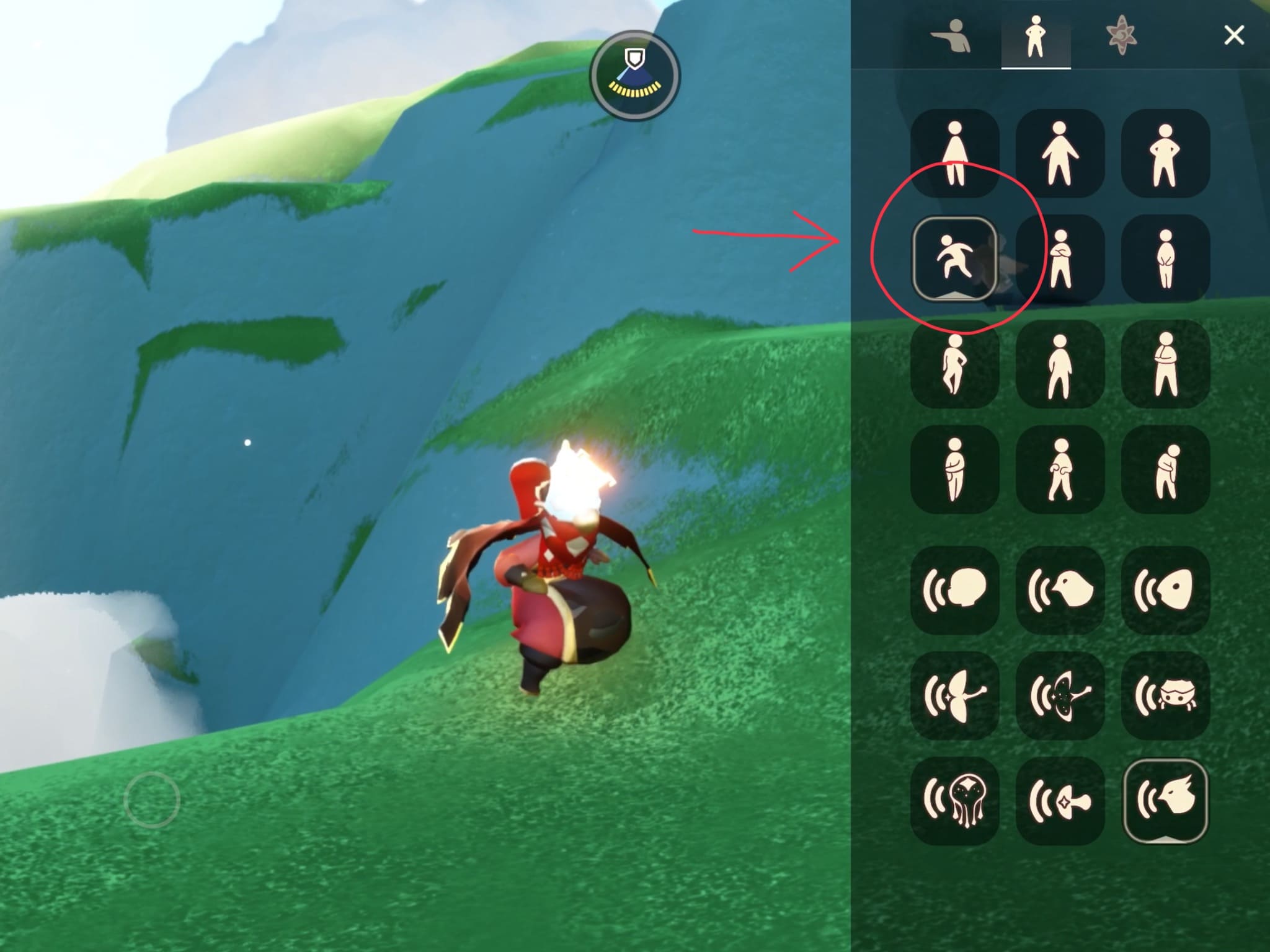Select the jellyfish call
Image resolution: width=1270 pixels, height=952 pixels.
(x=954, y=801)
